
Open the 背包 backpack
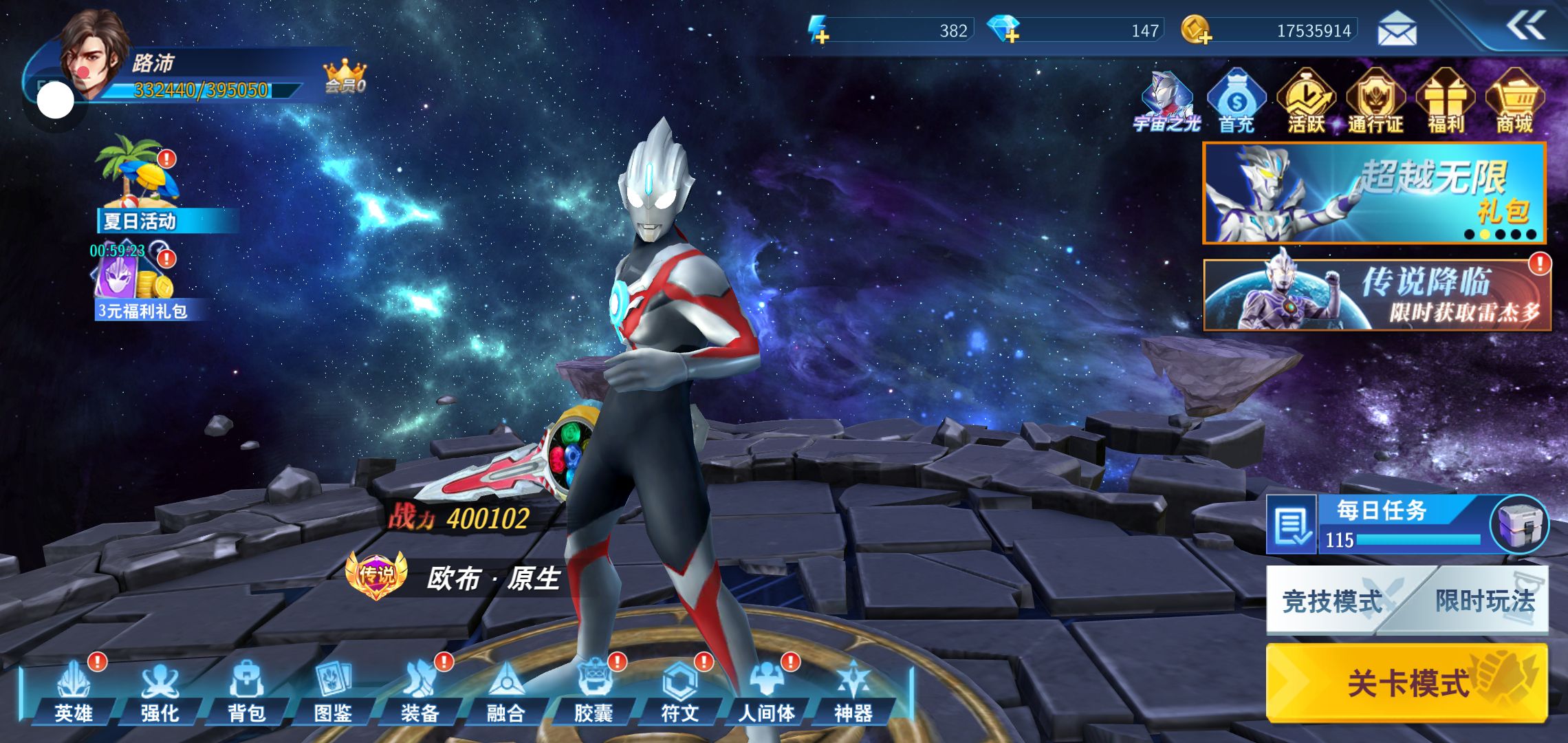[x=246, y=691]
